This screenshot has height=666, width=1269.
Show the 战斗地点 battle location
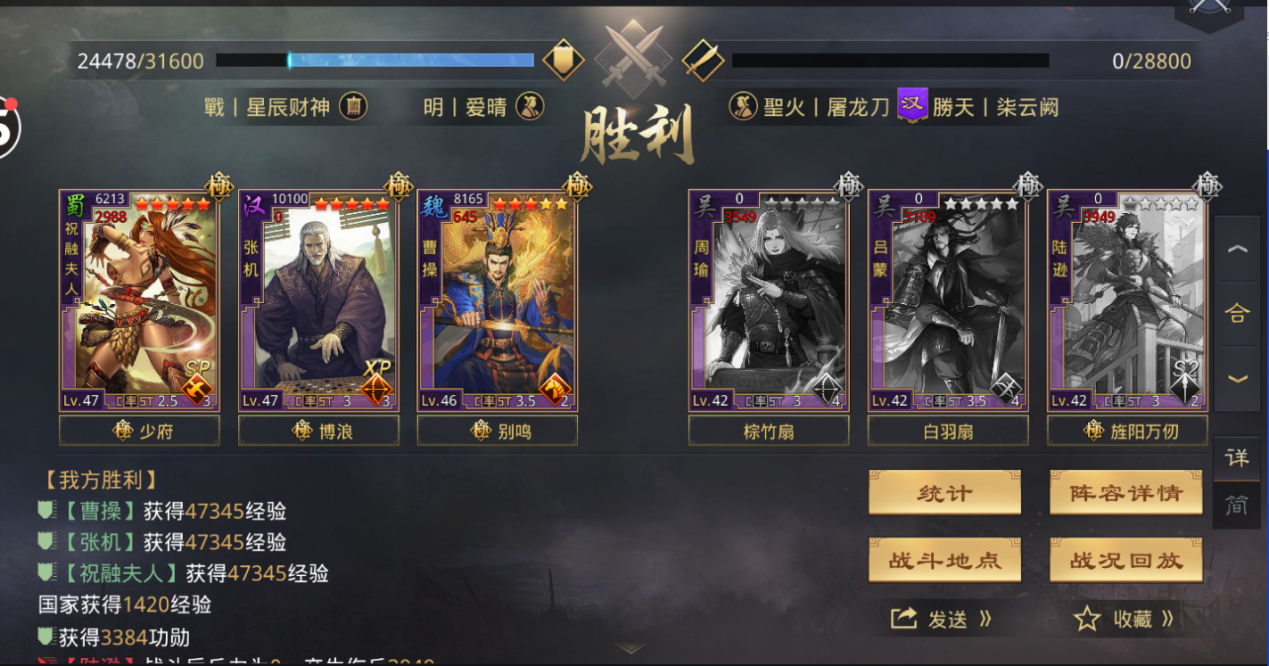pyautogui.click(x=944, y=560)
